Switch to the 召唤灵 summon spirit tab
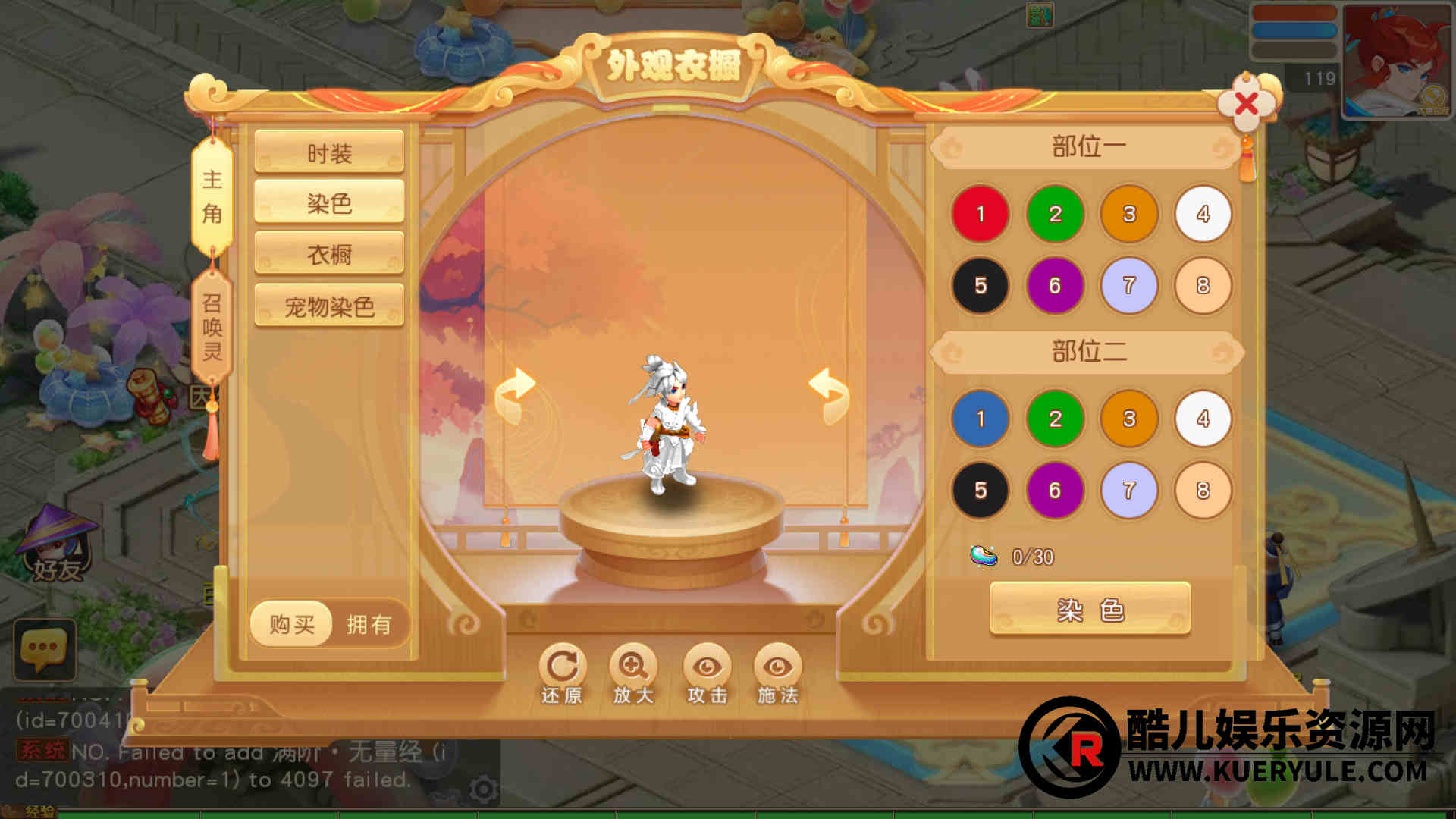1456x819 pixels. coord(212,328)
